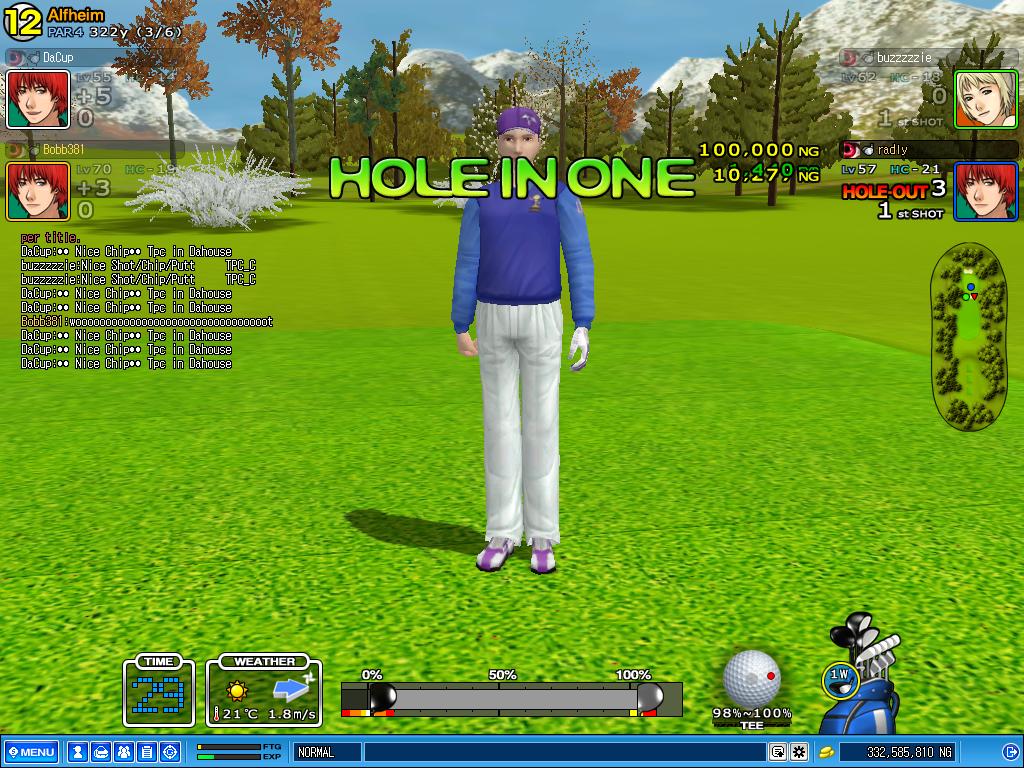Click the single player profile icon

point(77,752)
